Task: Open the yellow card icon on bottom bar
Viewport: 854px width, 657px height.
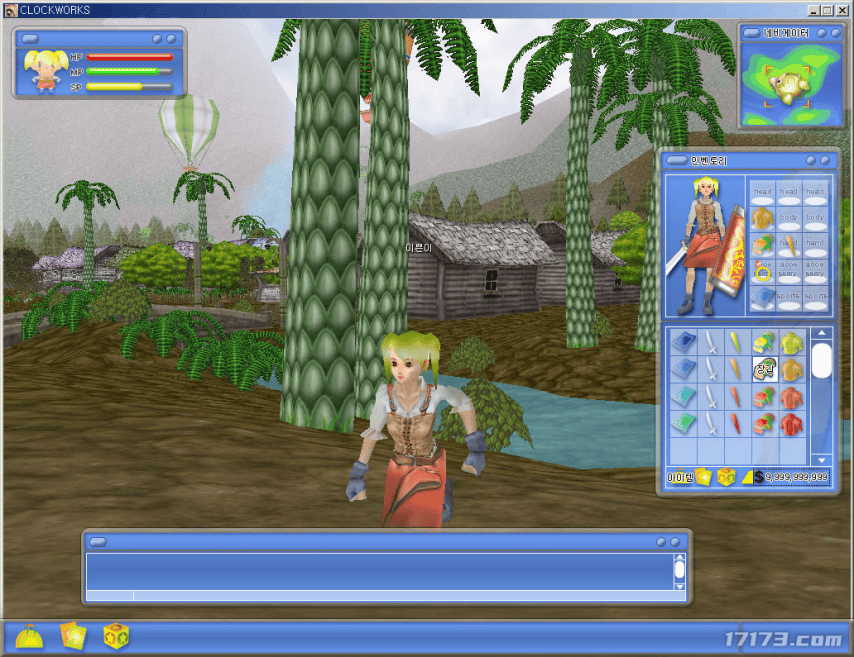Action: click(x=73, y=637)
